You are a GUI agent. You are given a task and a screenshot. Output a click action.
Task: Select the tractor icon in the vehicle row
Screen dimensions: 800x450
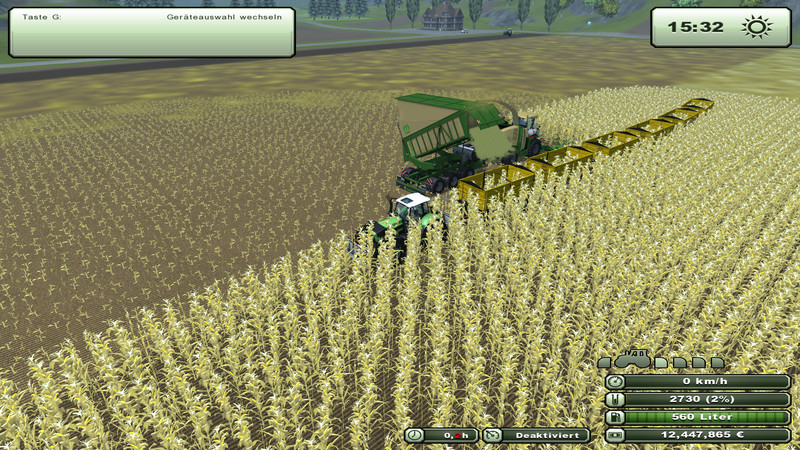coord(633,359)
